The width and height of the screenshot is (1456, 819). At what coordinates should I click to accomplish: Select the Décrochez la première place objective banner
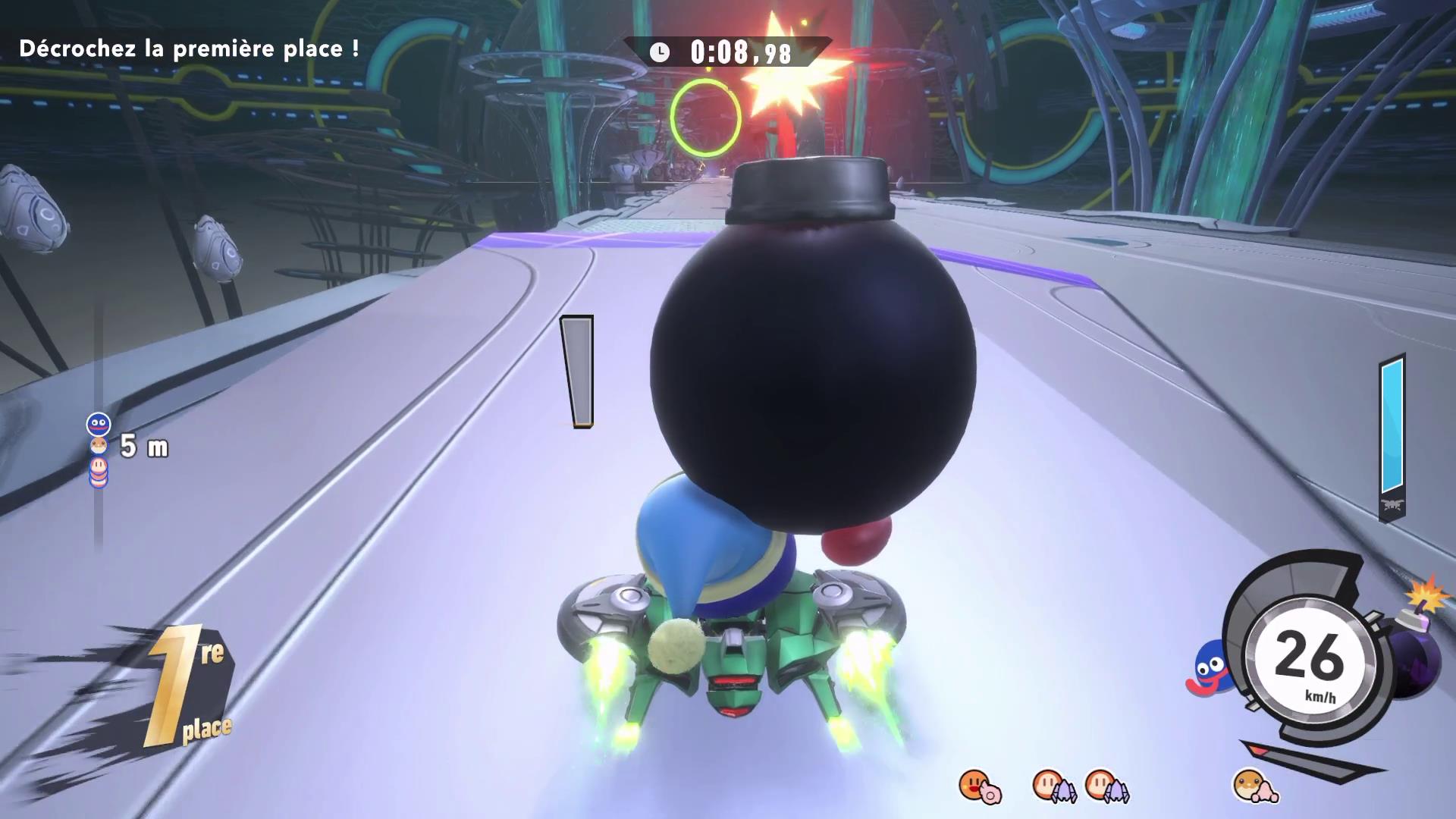click(190, 47)
